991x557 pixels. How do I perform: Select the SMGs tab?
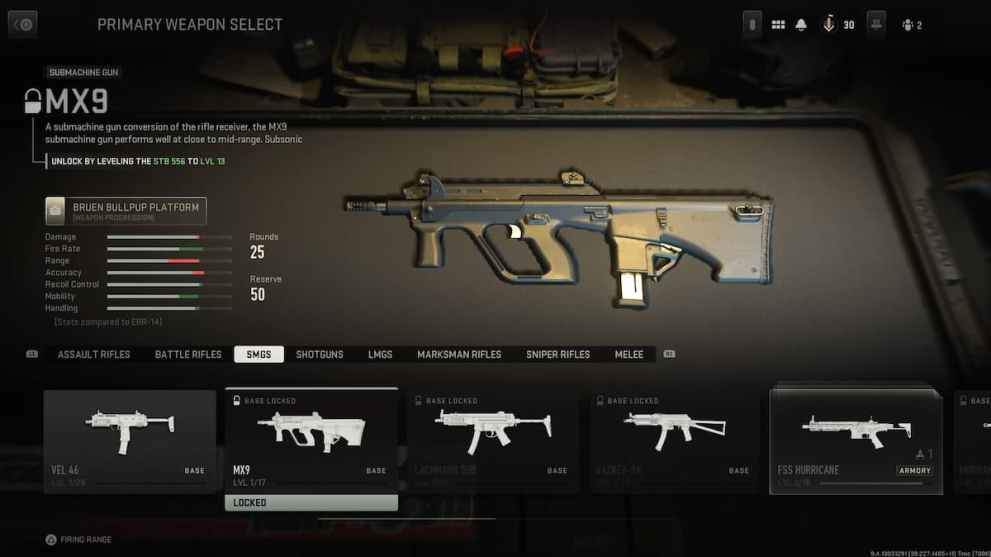pos(259,355)
